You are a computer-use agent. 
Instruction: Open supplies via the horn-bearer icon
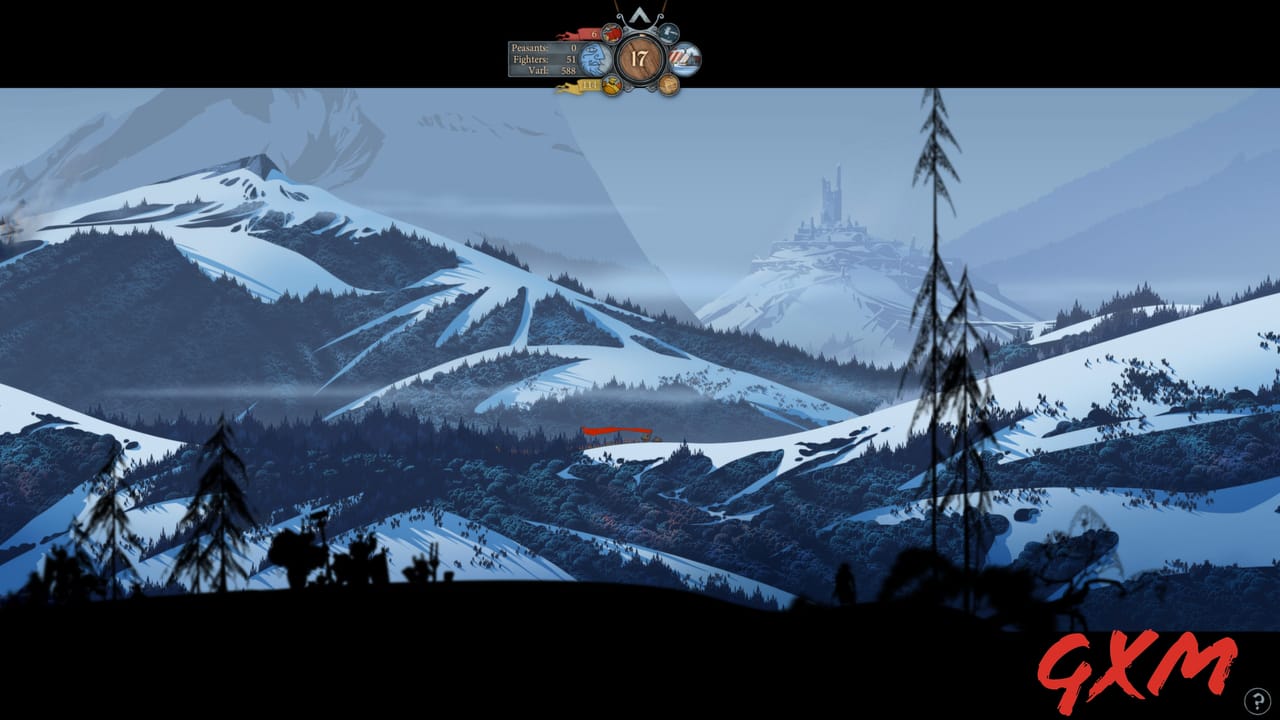pyautogui.click(x=613, y=85)
